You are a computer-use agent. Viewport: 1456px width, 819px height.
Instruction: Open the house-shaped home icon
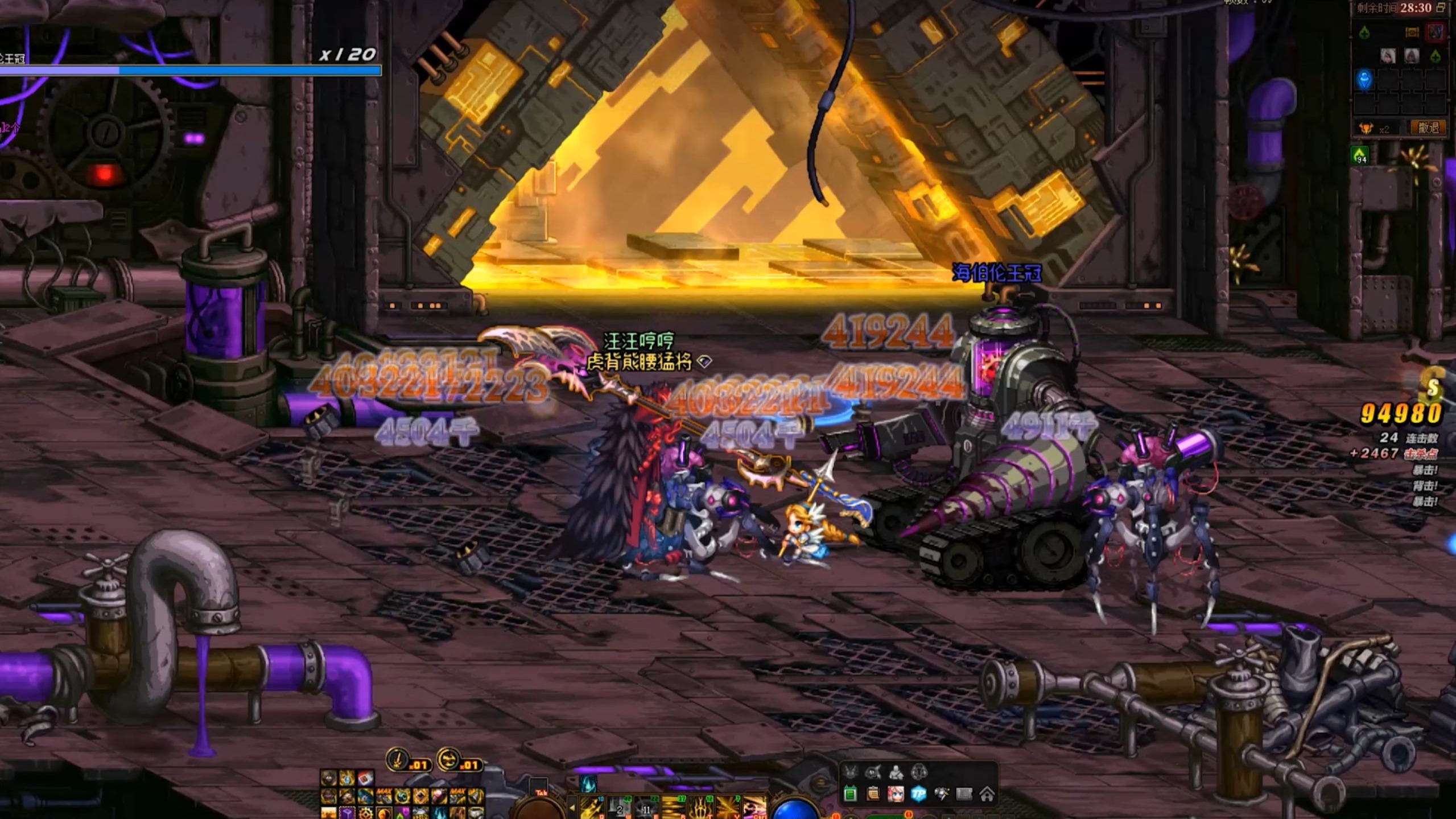pyautogui.click(x=987, y=794)
